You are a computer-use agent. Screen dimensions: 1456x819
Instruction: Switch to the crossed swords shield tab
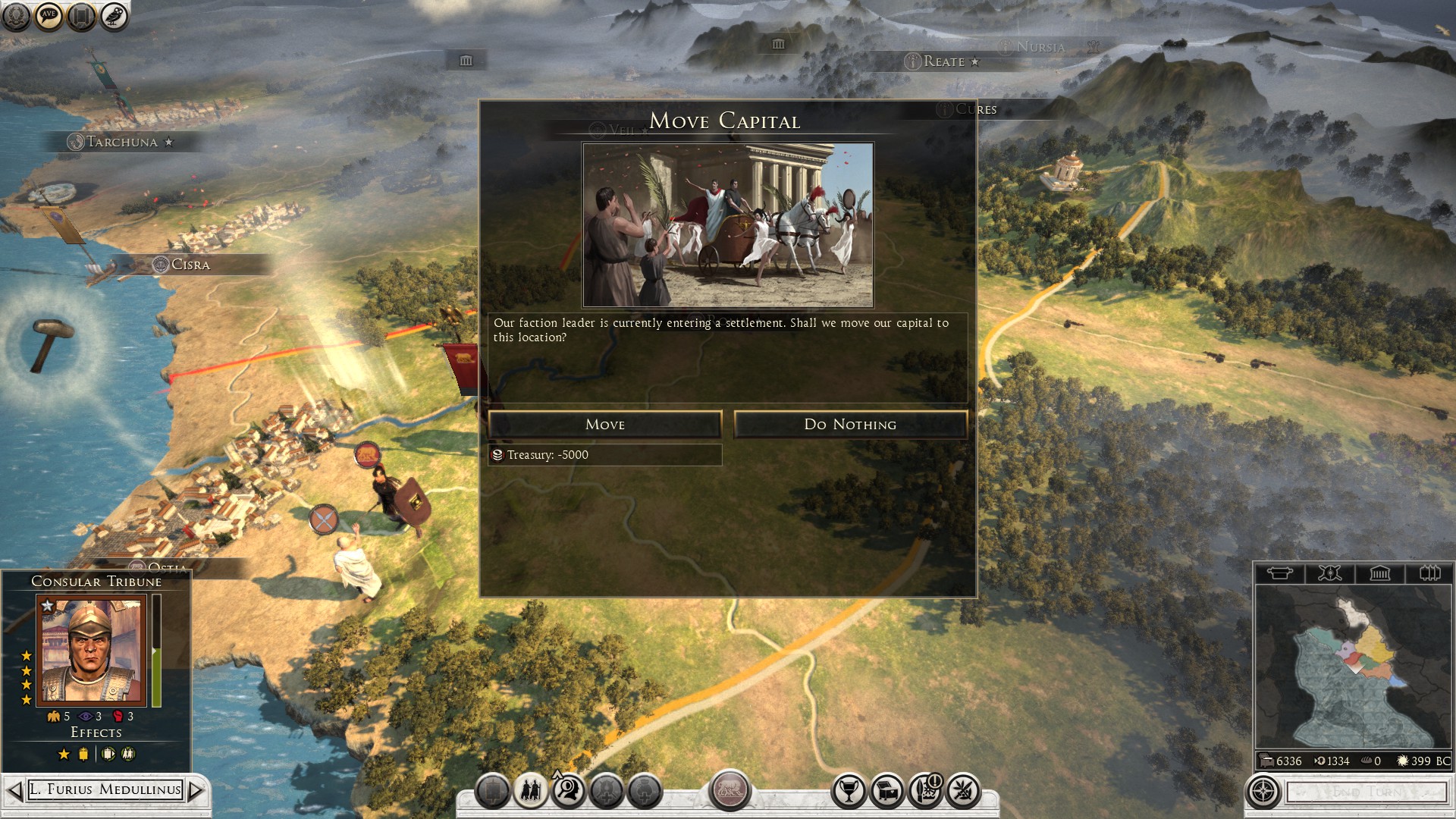pyautogui.click(x=1329, y=573)
